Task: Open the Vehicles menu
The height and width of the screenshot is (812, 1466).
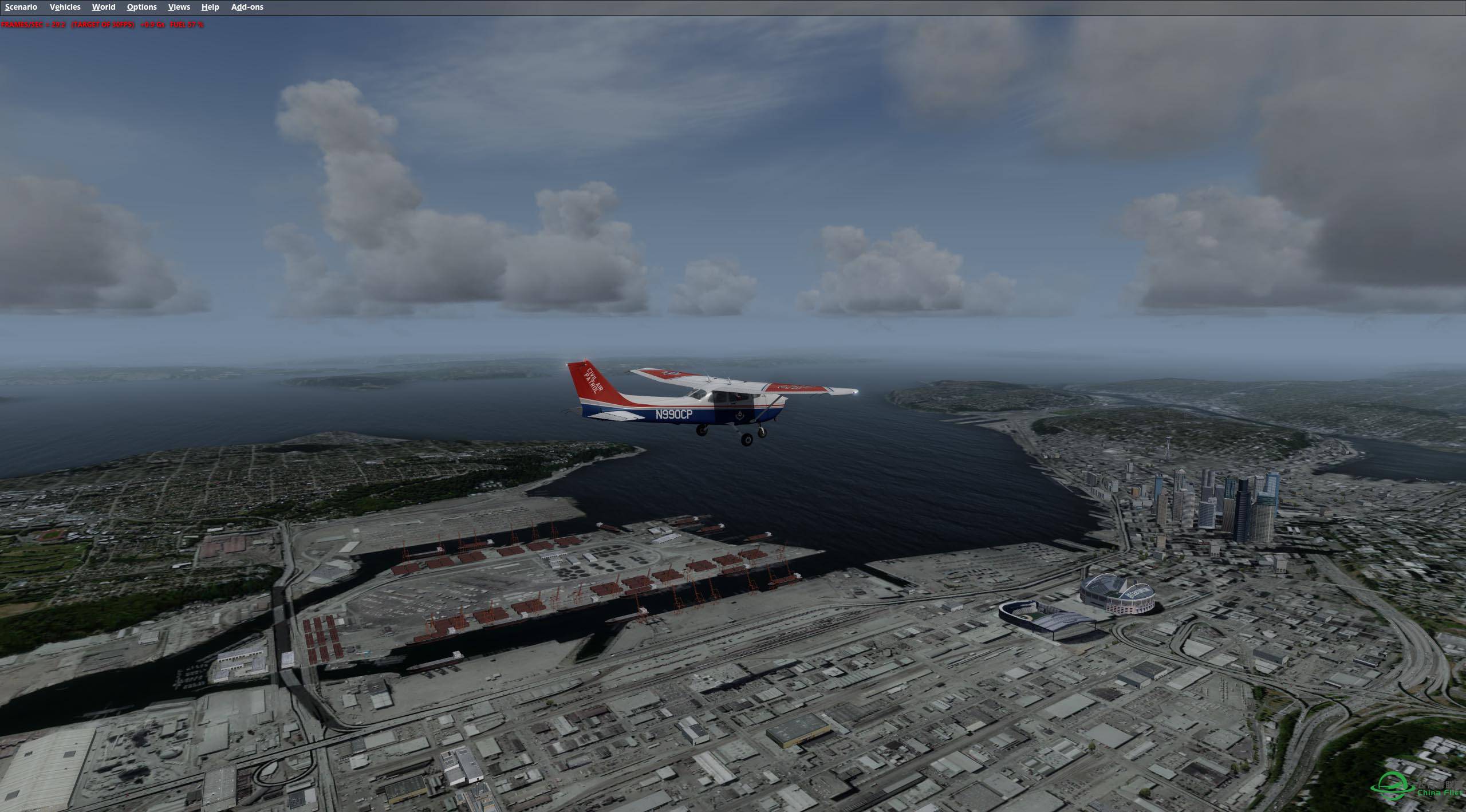Action: click(x=65, y=7)
